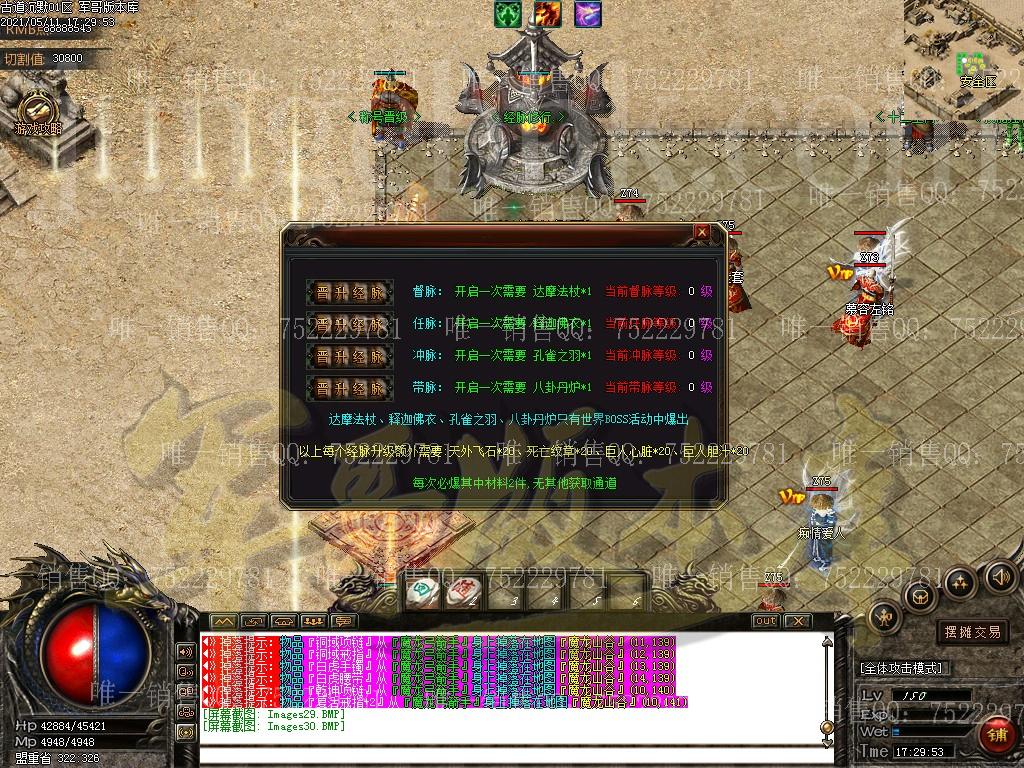Image resolution: width=1024 pixels, height=768 pixels.
Task: Click the purple buff icon
Action: click(587, 14)
